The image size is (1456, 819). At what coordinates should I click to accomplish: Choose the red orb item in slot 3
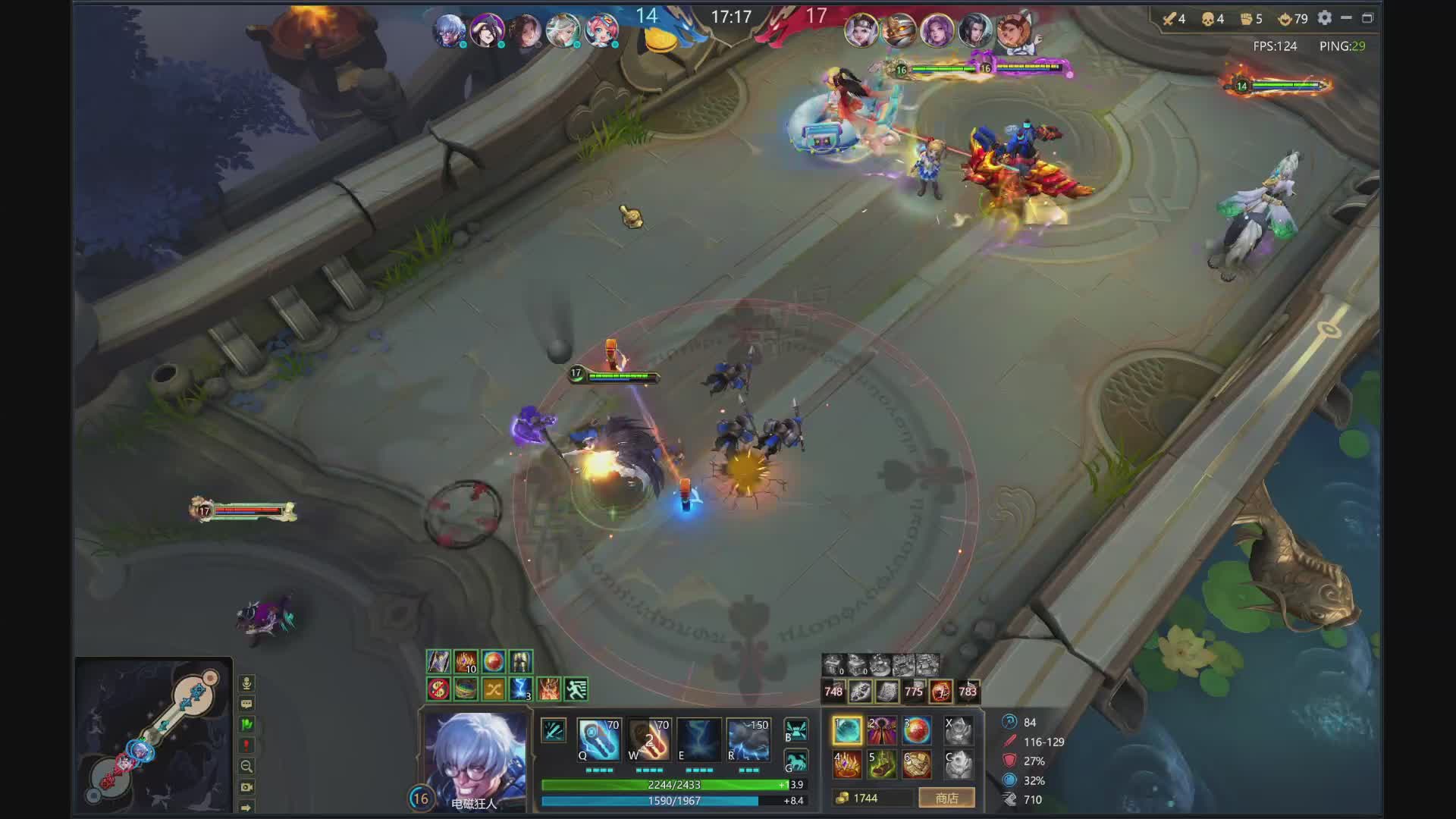point(916,731)
